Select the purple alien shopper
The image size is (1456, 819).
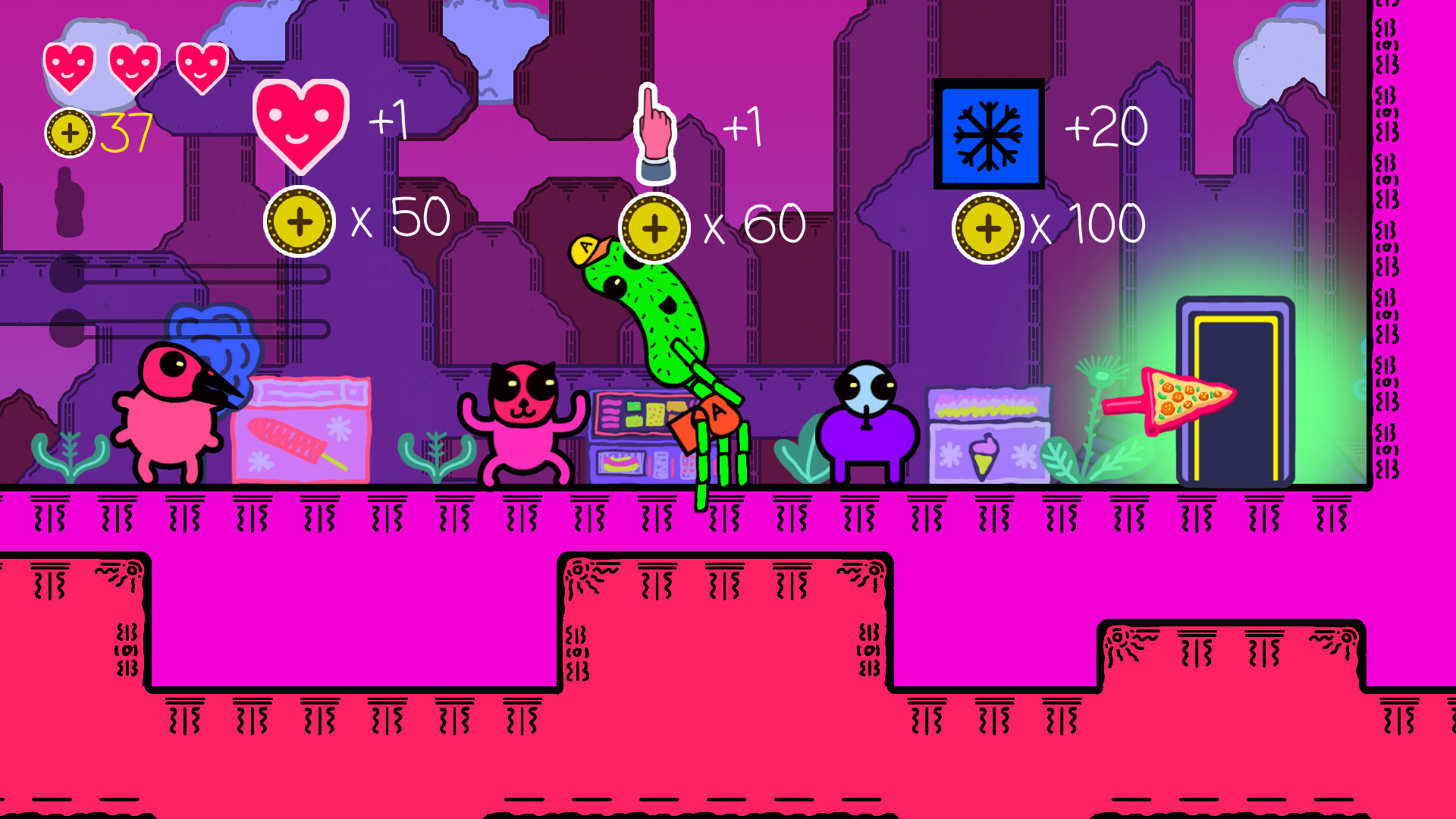tap(868, 425)
